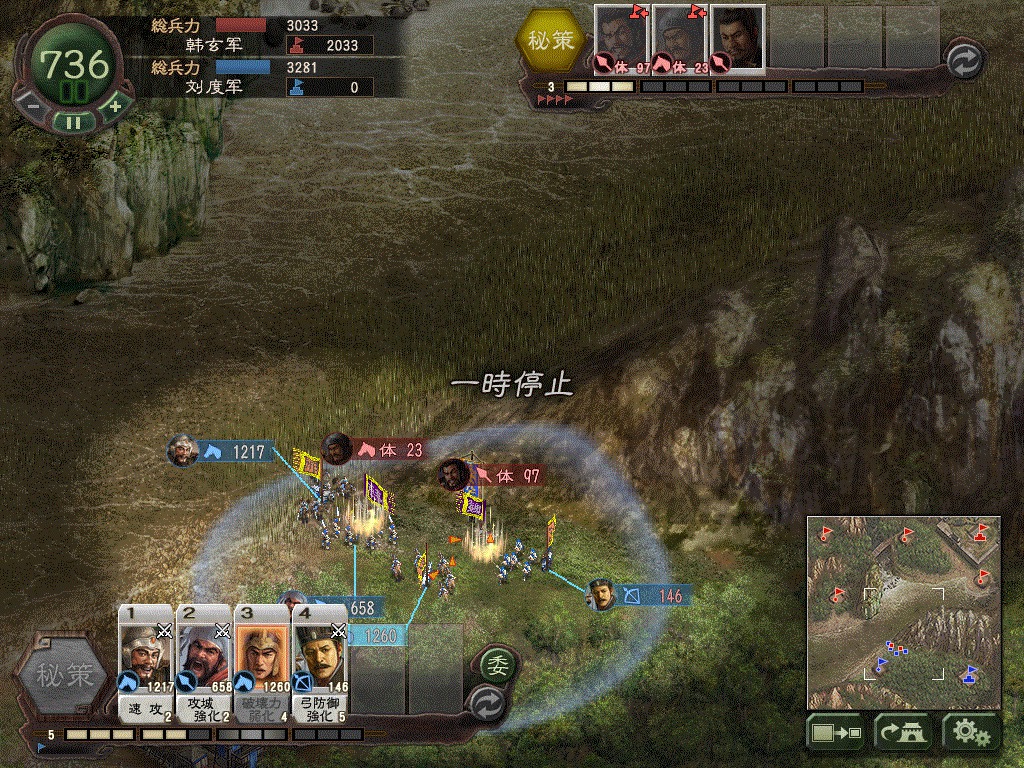Viewport: 1024px width, 768px height.
Task: Increase game speed with the plus button
Action: click(114, 106)
